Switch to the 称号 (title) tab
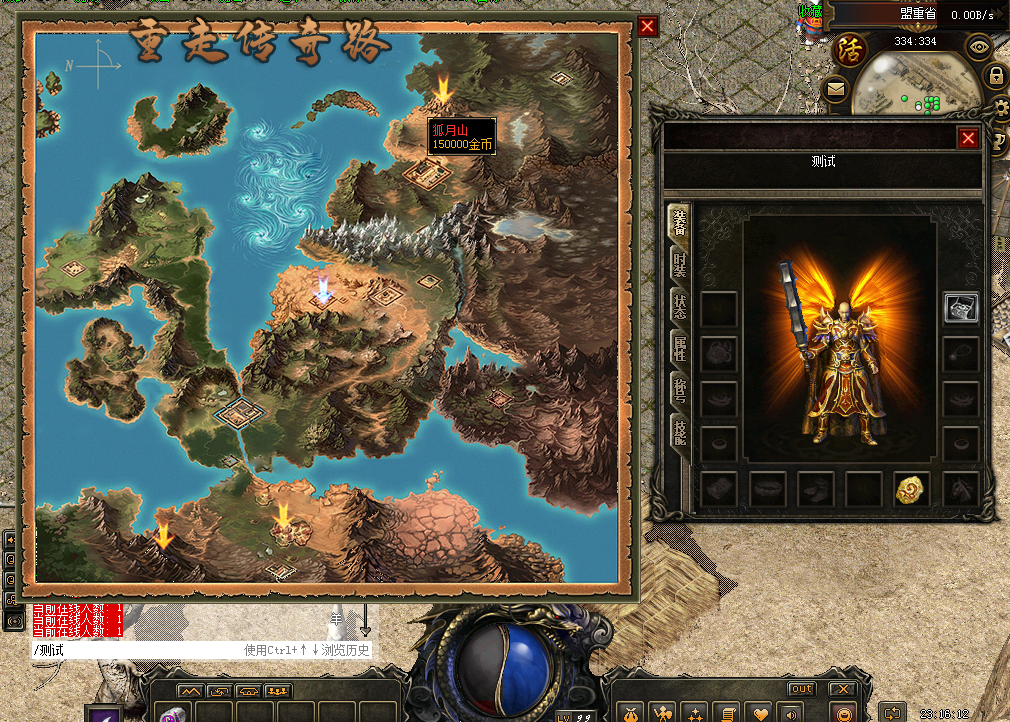Screen dimensions: 1010x722 click(679, 390)
